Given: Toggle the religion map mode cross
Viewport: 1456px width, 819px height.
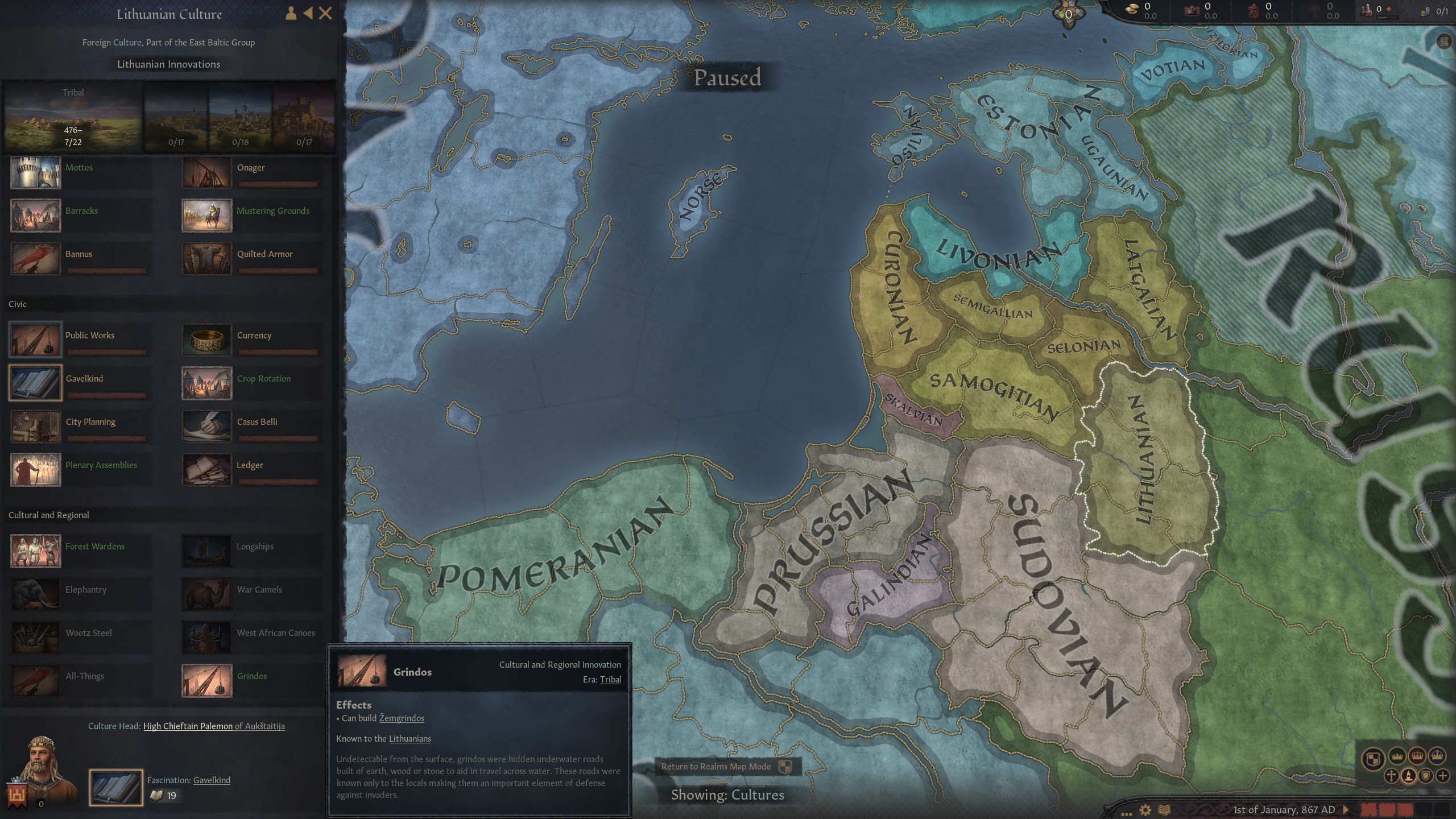Looking at the screenshot, I should pos(1391,775).
